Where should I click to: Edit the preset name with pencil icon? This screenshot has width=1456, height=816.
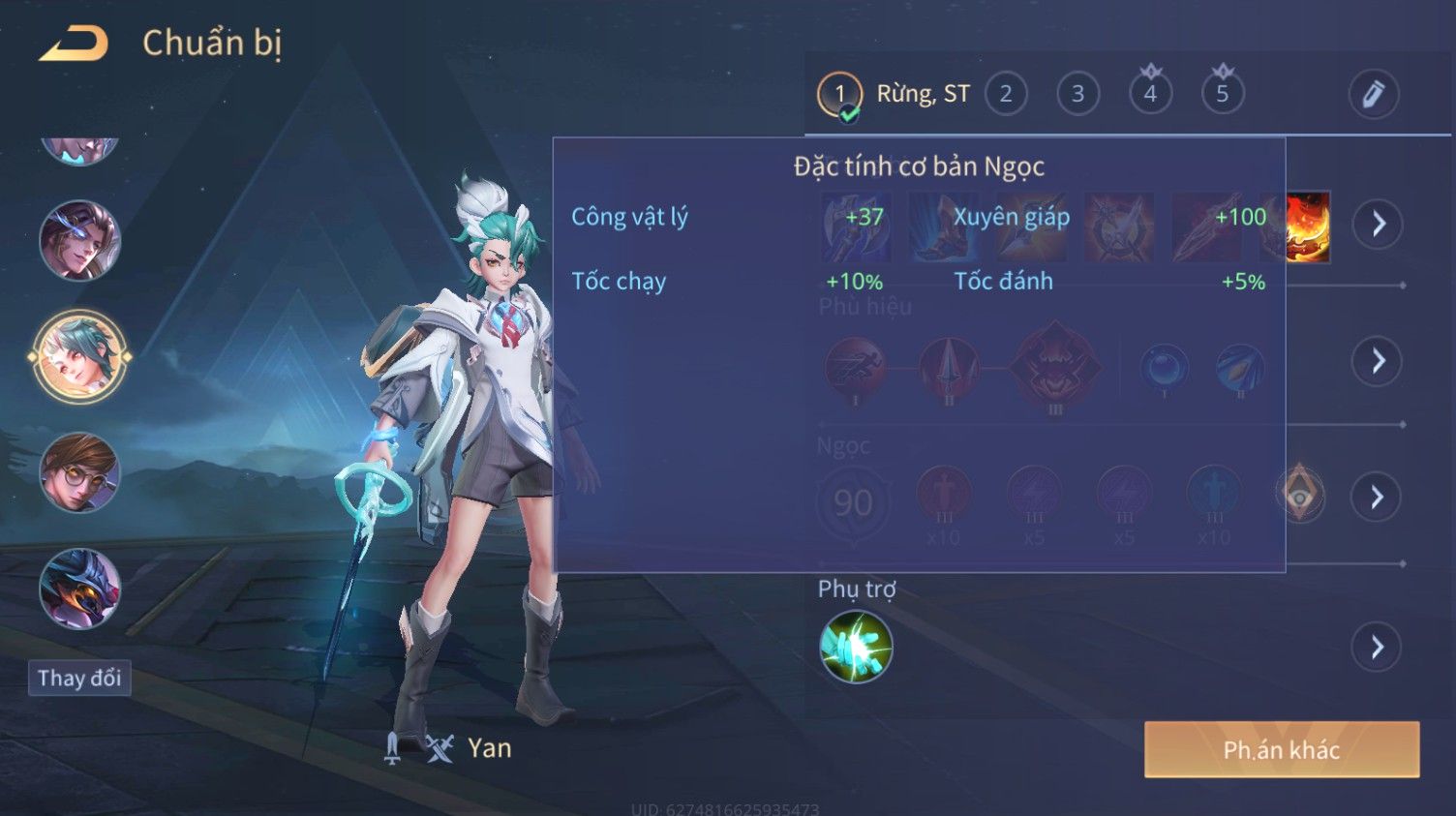1373,95
